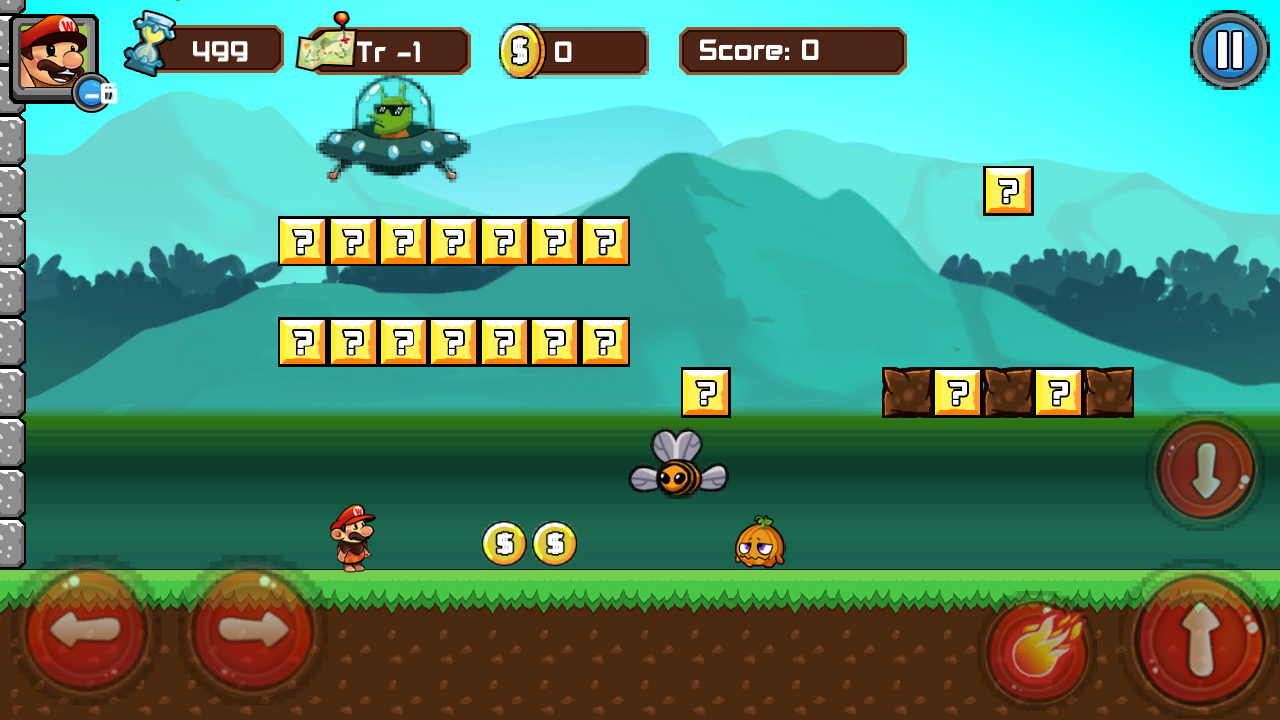This screenshot has width=1280, height=720.
Task: Select the hourglass timer icon
Action: pos(148,45)
